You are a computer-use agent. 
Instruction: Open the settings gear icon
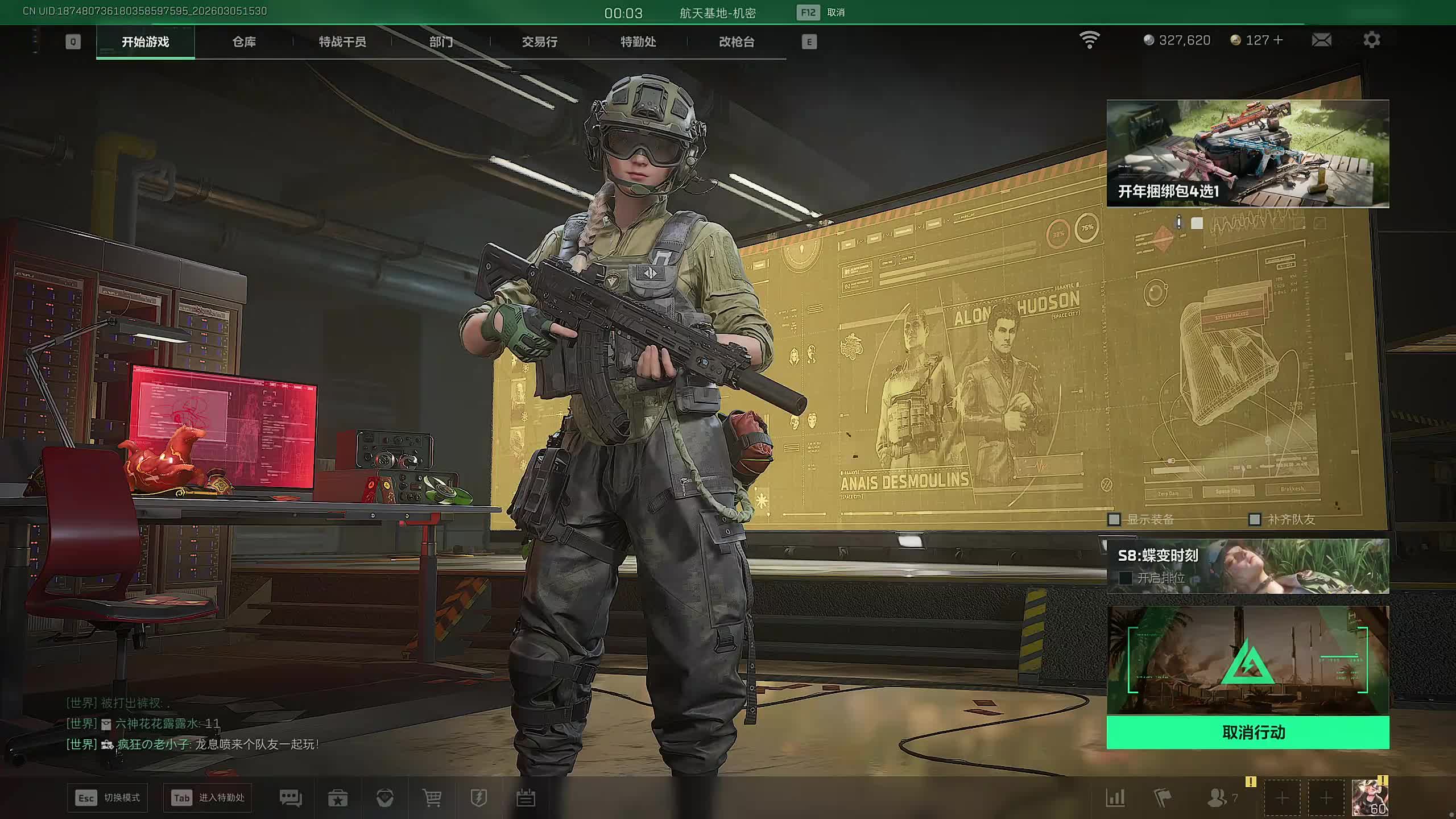(x=1371, y=40)
